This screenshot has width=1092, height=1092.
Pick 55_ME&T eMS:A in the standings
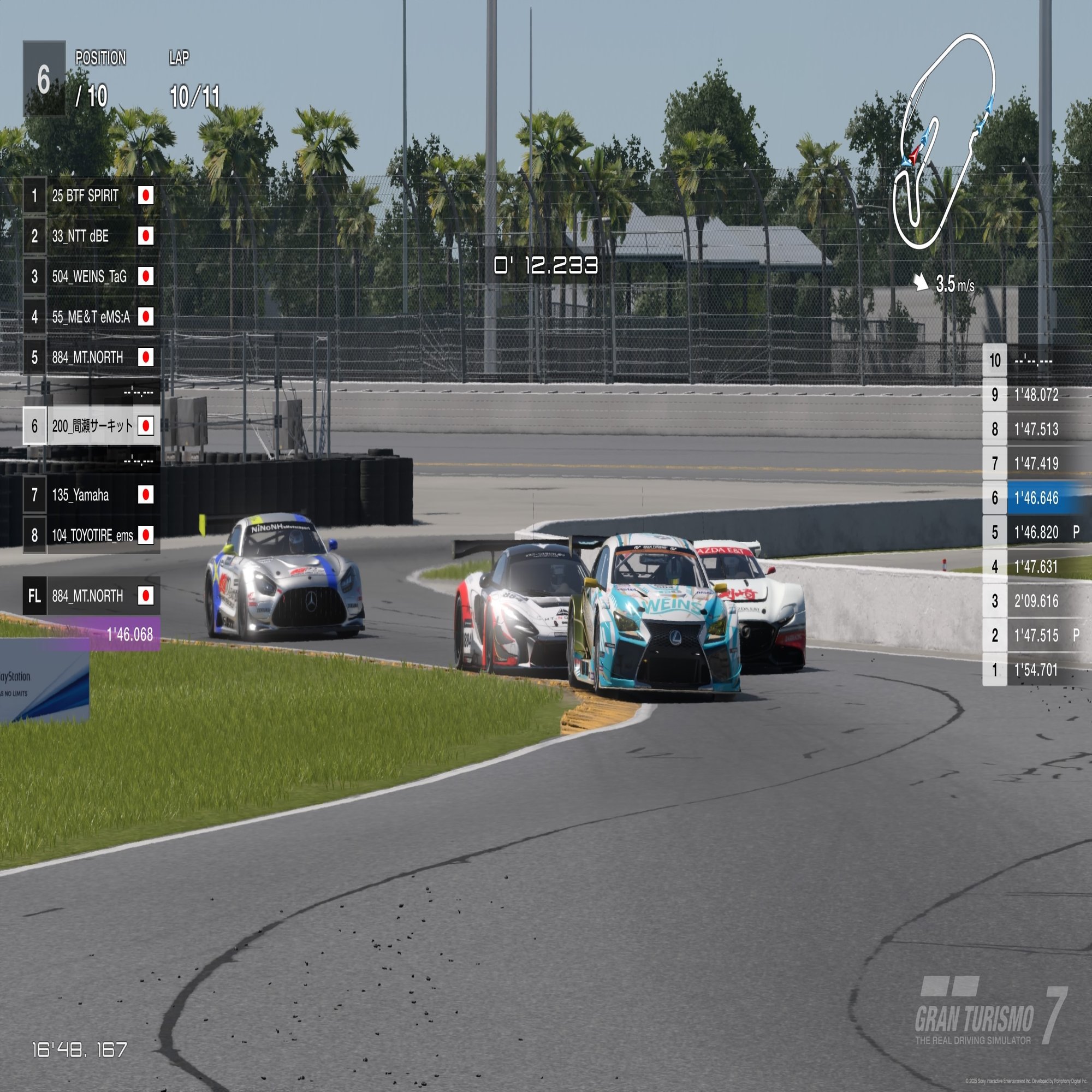pos(91,317)
